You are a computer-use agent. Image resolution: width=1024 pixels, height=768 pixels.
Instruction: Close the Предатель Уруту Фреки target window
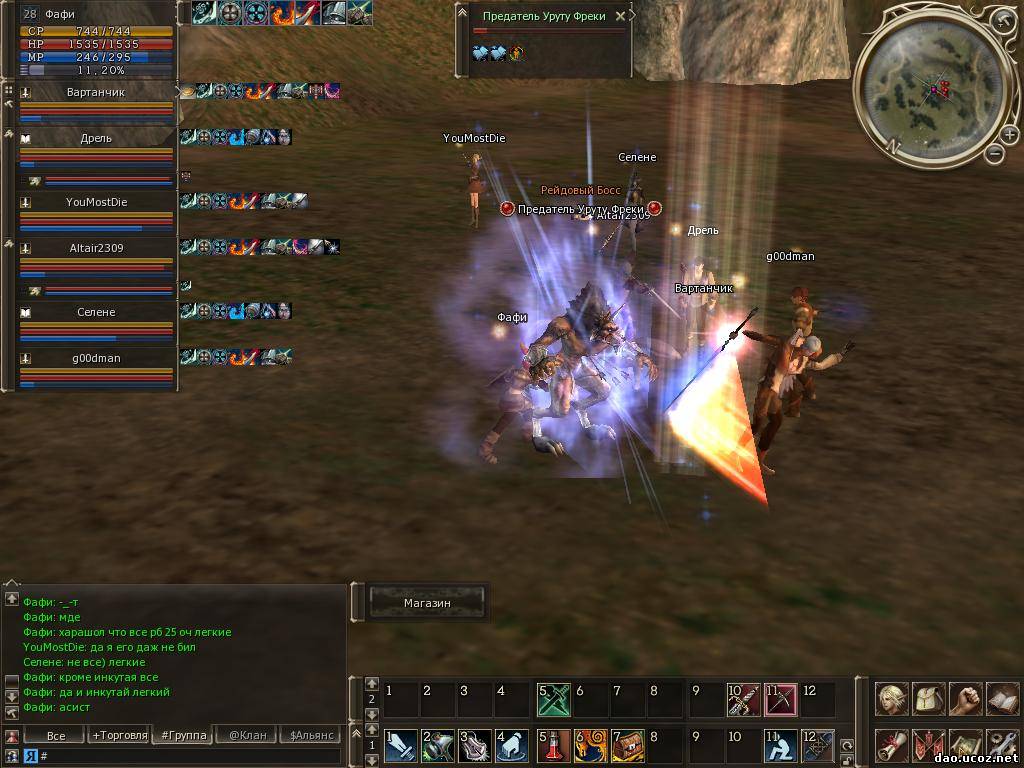[620, 16]
